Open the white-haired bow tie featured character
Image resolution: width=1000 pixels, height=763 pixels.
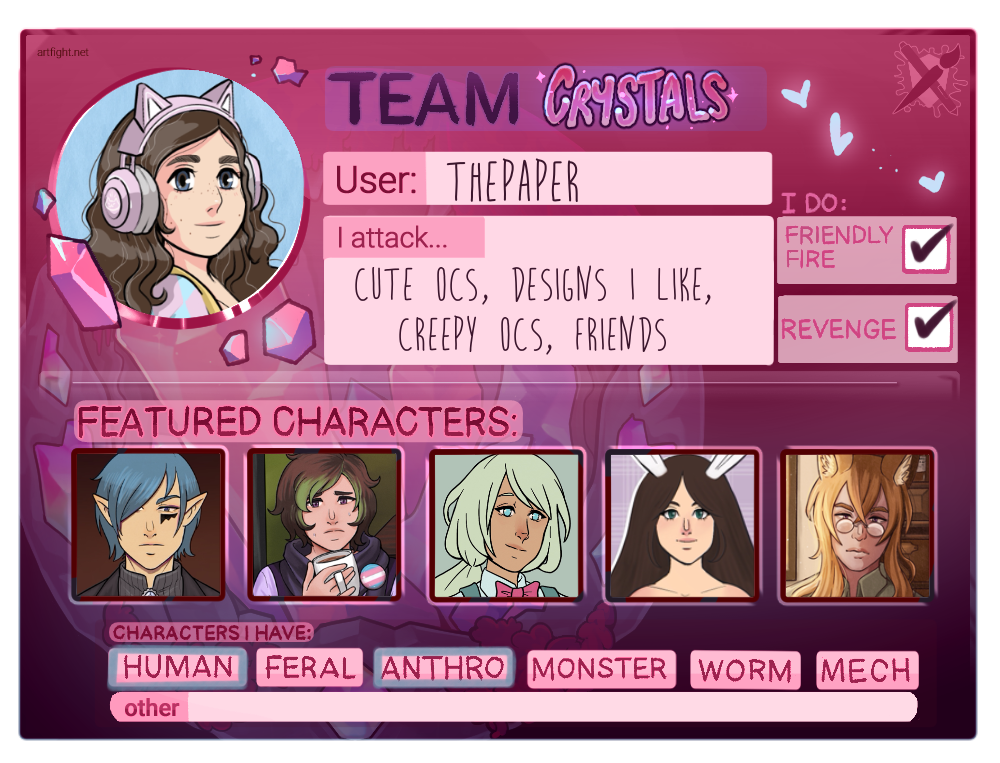[506, 524]
